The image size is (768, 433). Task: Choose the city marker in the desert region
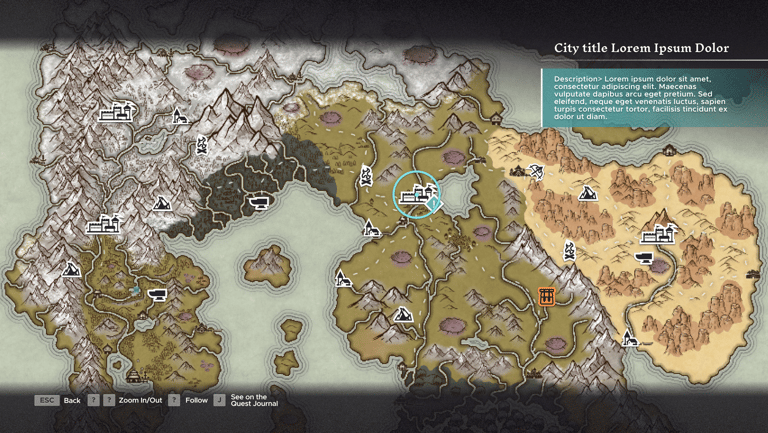[659, 235]
